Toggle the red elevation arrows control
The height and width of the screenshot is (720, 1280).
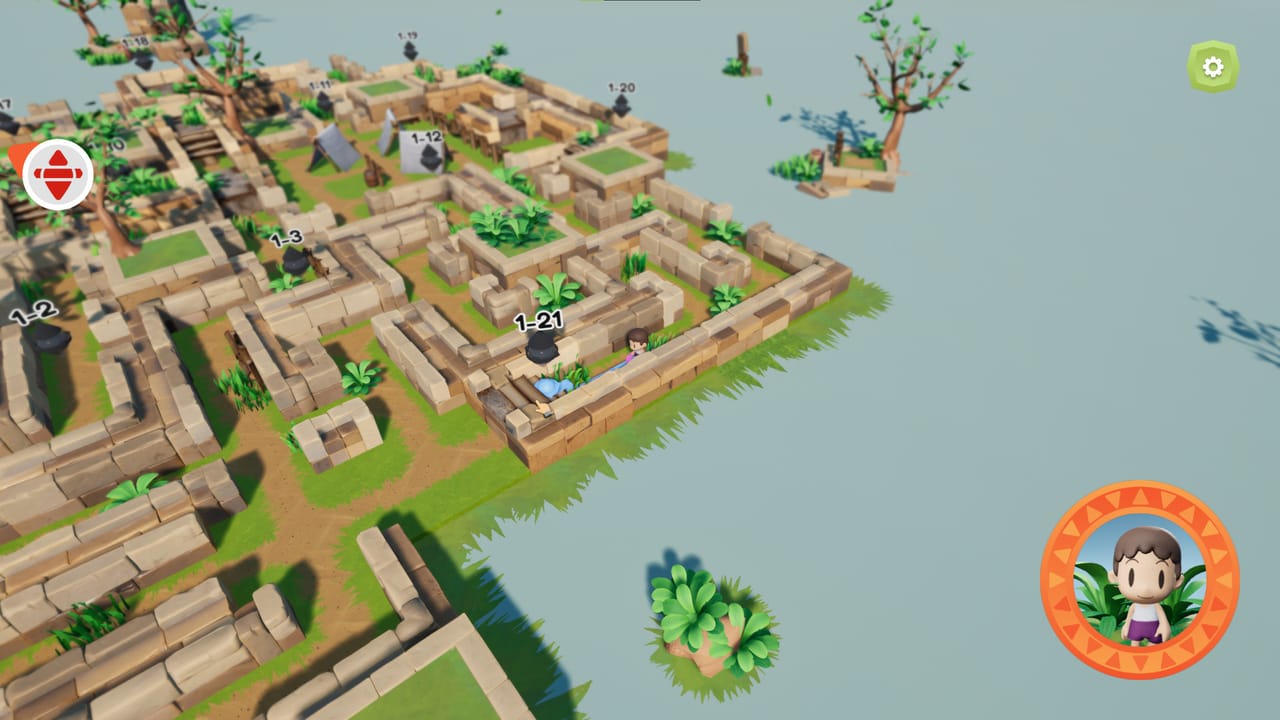[x=55, y=173]
